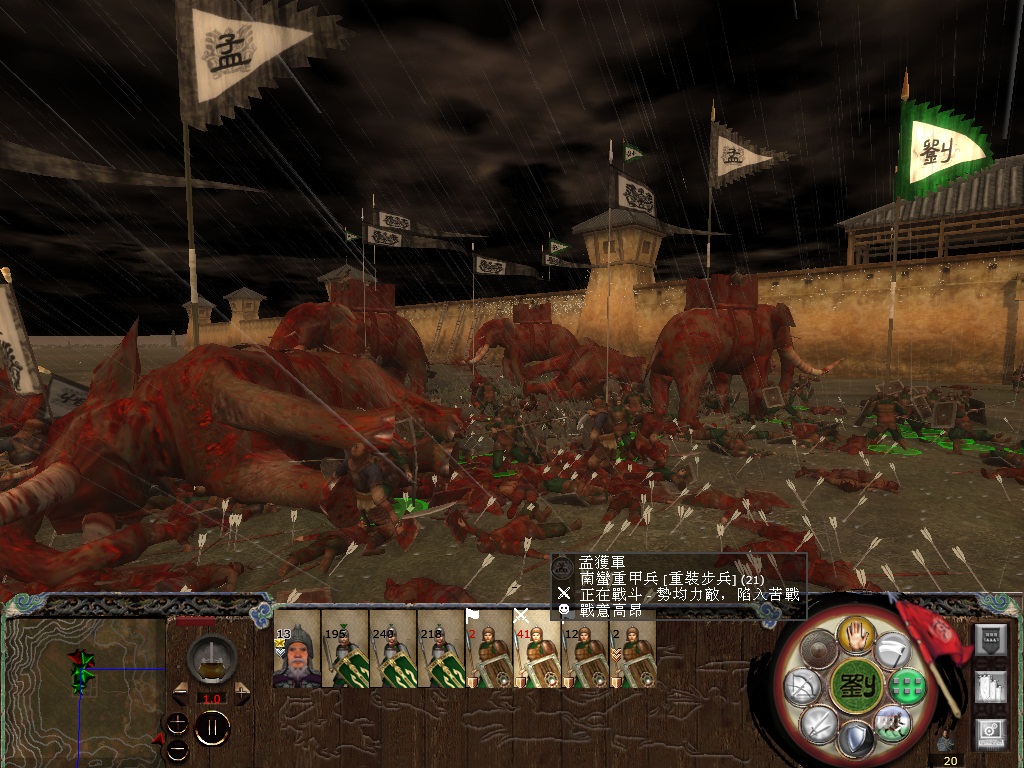Viewport: 1024px width, 768px height.
Task: Decrease the game speed
Action: [181, 692]
